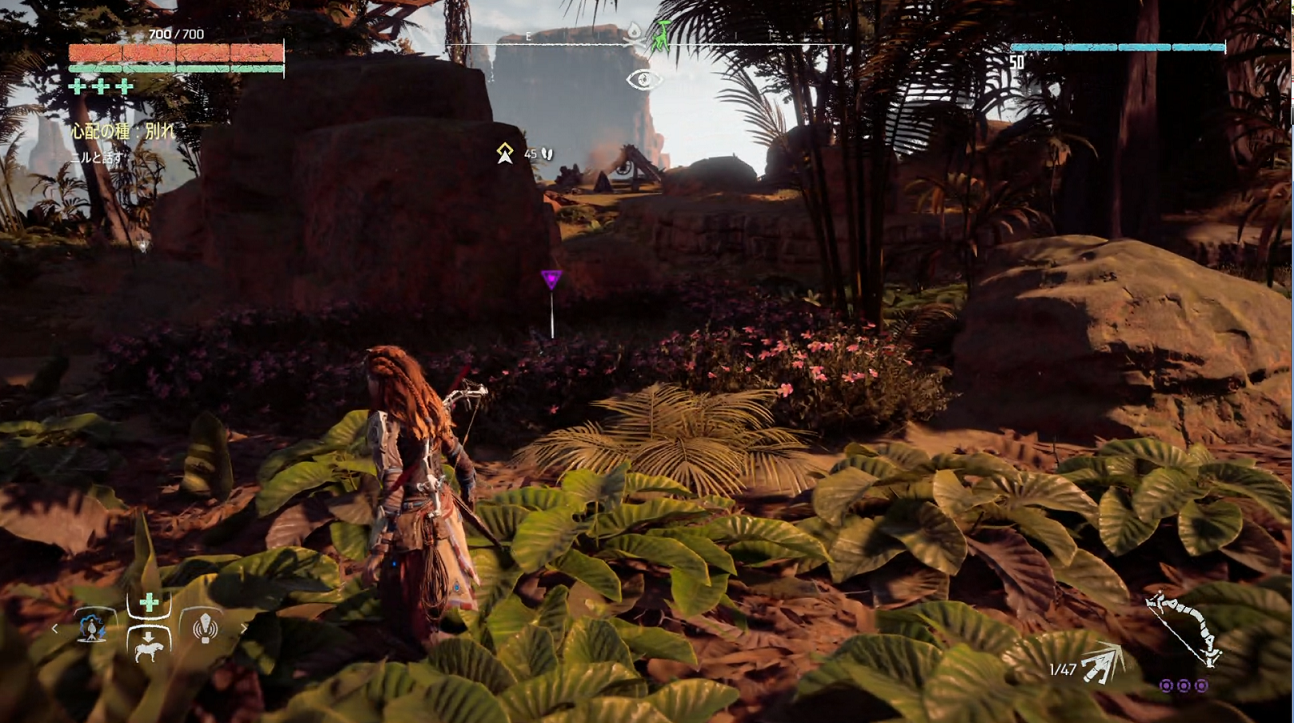Click the arrow ammo type icon
The image size is (1294, 723).
click(x=1101, y=665)
